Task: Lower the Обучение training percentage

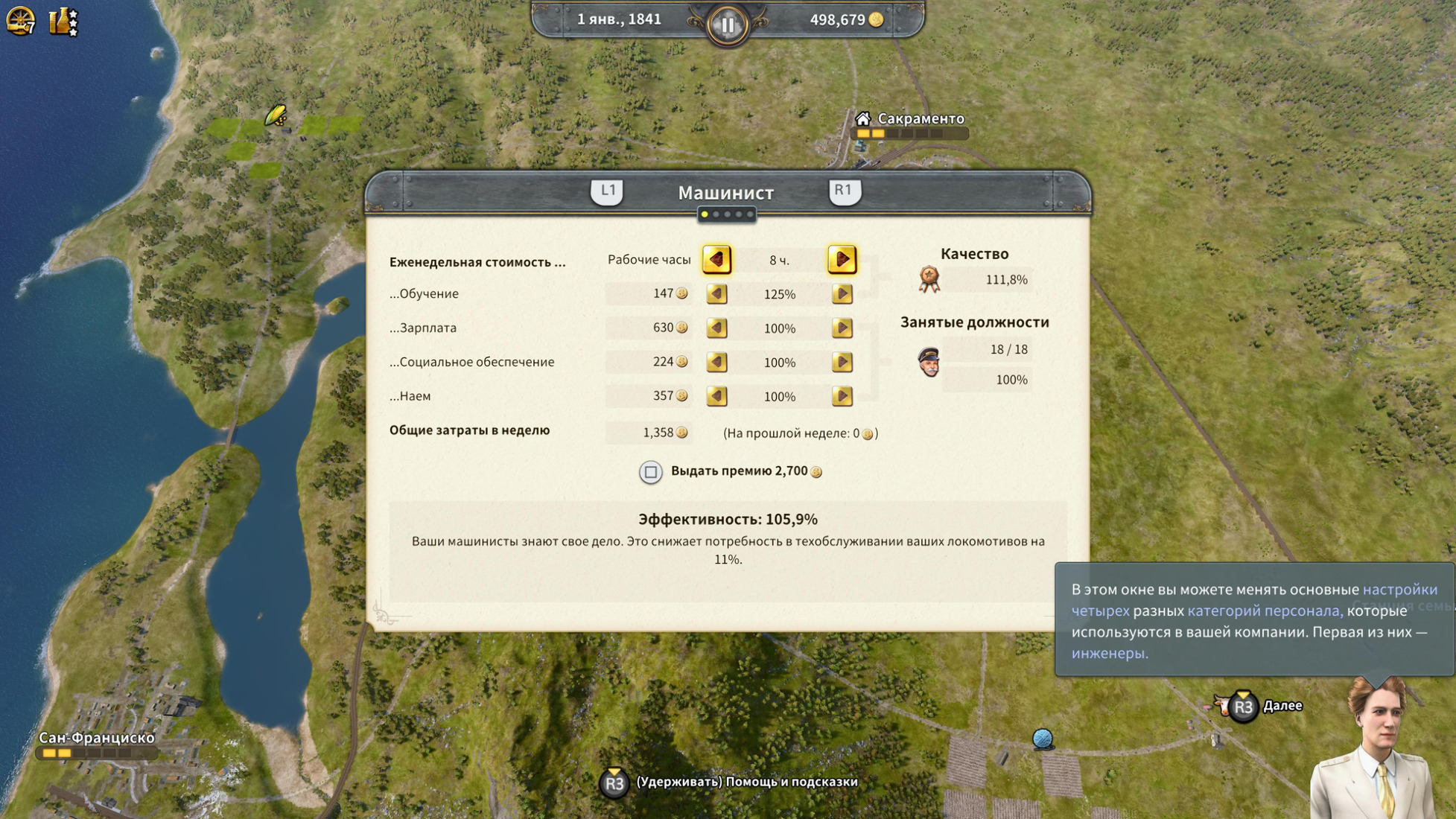Action: 716,294
